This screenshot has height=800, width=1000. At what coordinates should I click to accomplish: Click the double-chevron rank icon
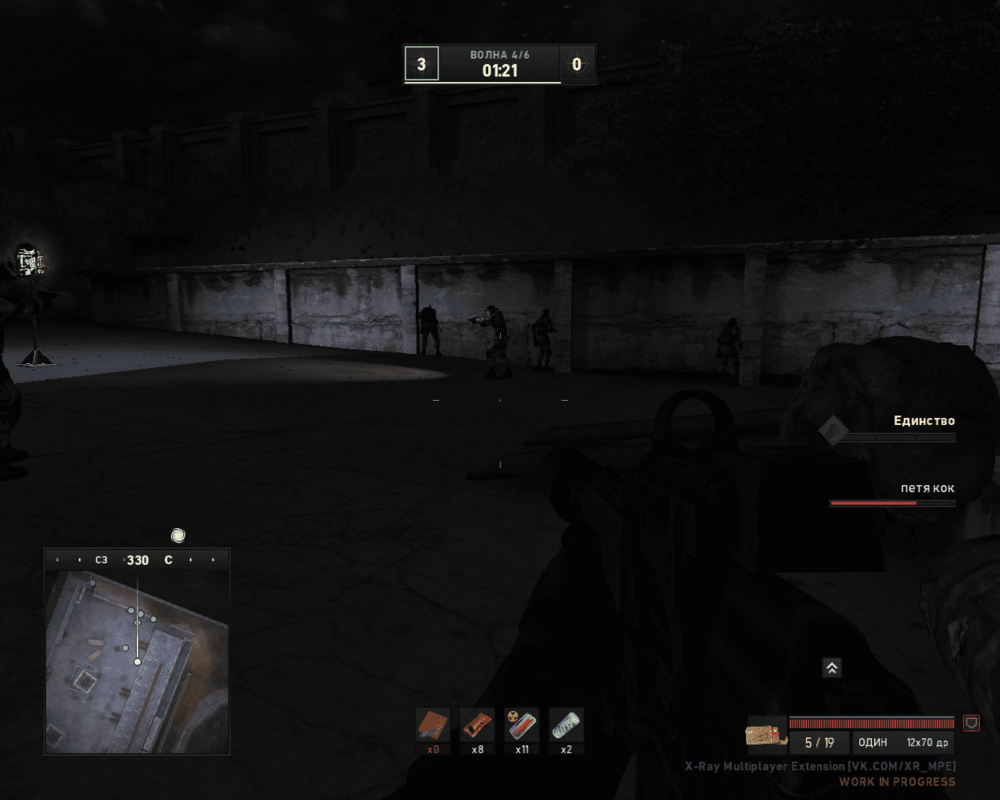(831, 668)
